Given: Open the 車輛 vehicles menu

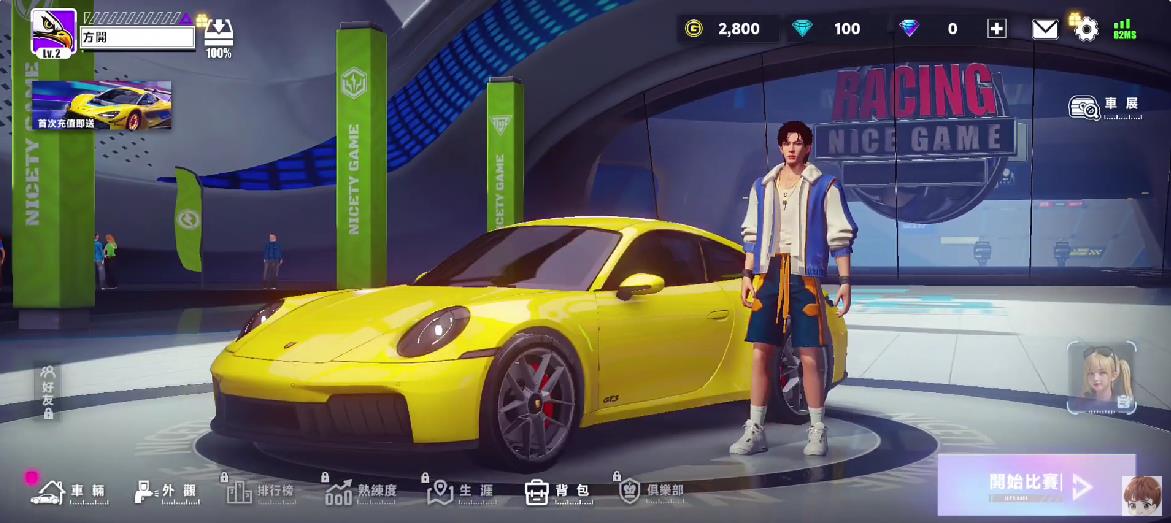Looking at the screenshot, I should [68, 491].
